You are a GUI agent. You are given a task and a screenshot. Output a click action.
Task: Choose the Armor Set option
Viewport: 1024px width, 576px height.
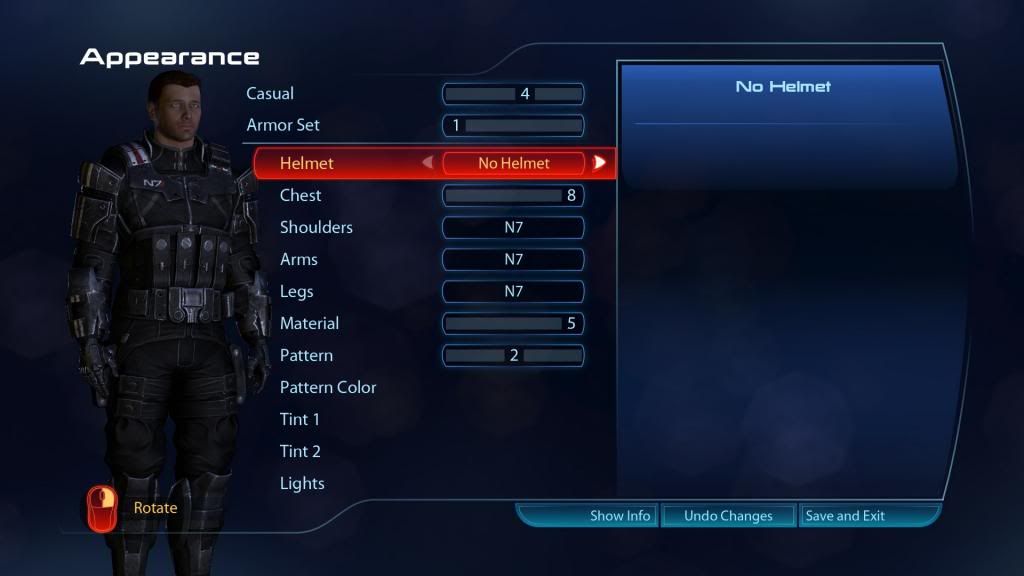tap(283, 126)
